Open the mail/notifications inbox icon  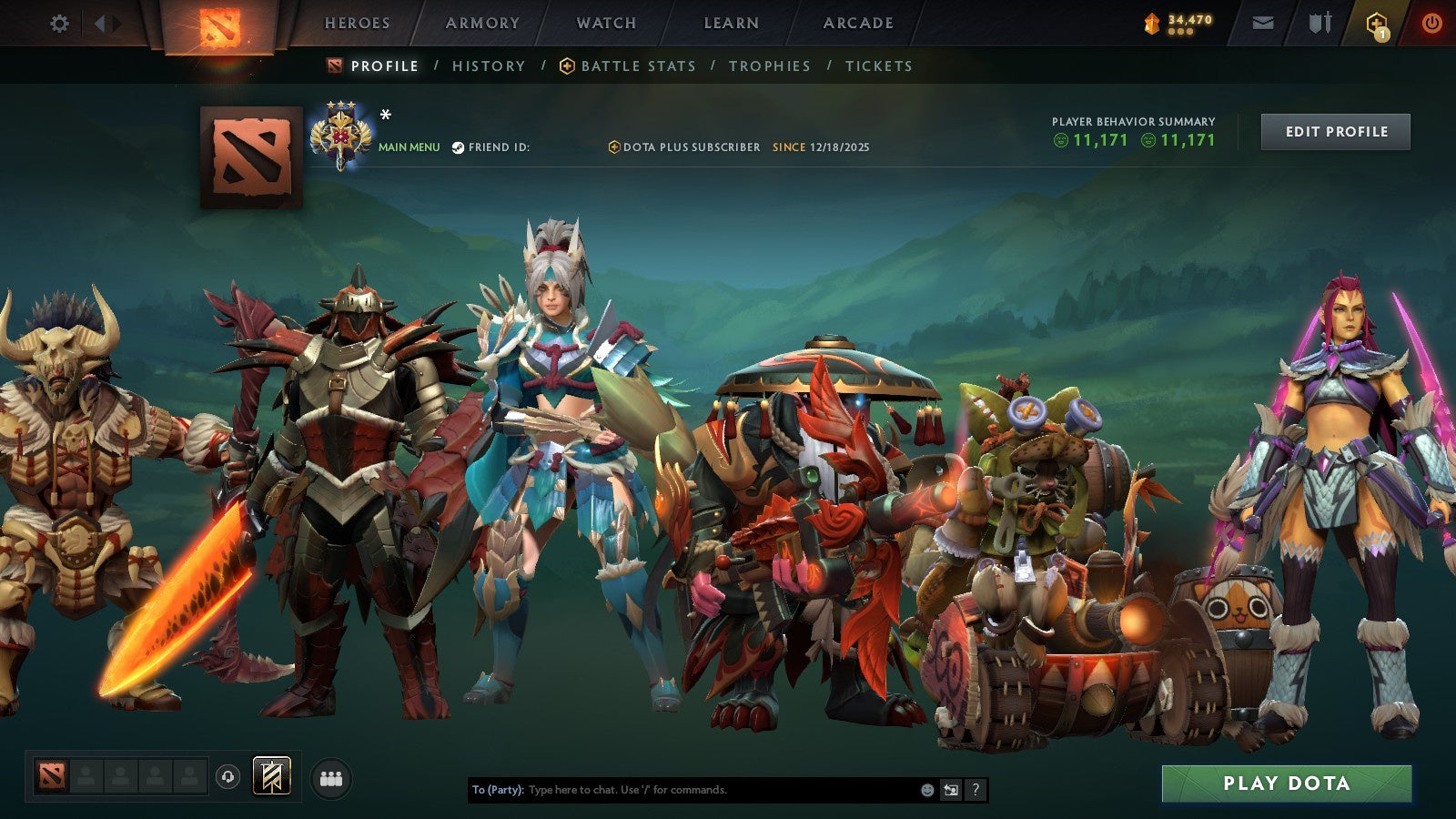pos(1261,22)
